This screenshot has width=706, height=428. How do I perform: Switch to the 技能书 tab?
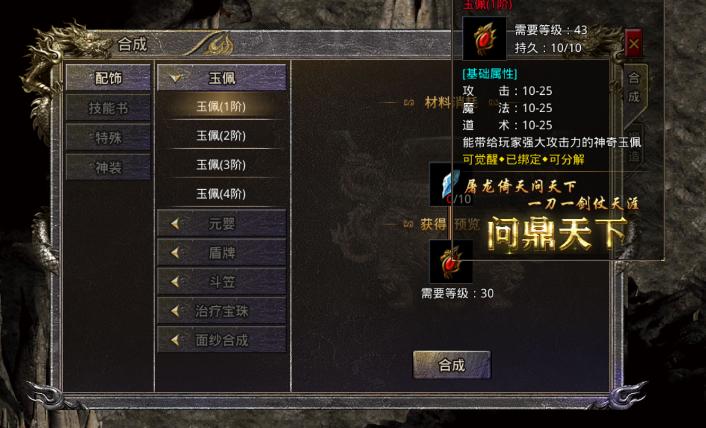(107, 107)
